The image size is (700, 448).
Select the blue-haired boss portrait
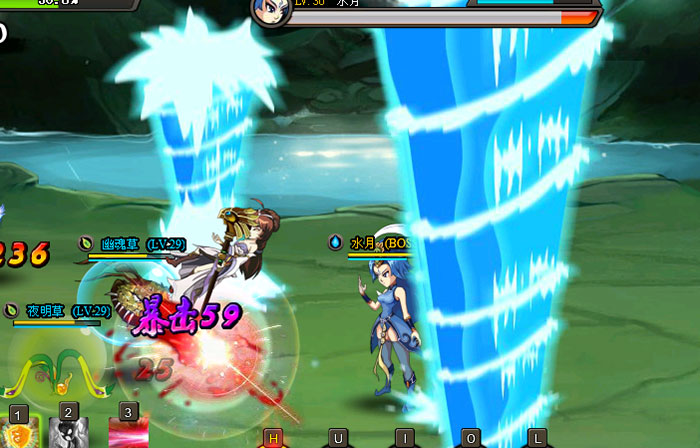(272, 11)
